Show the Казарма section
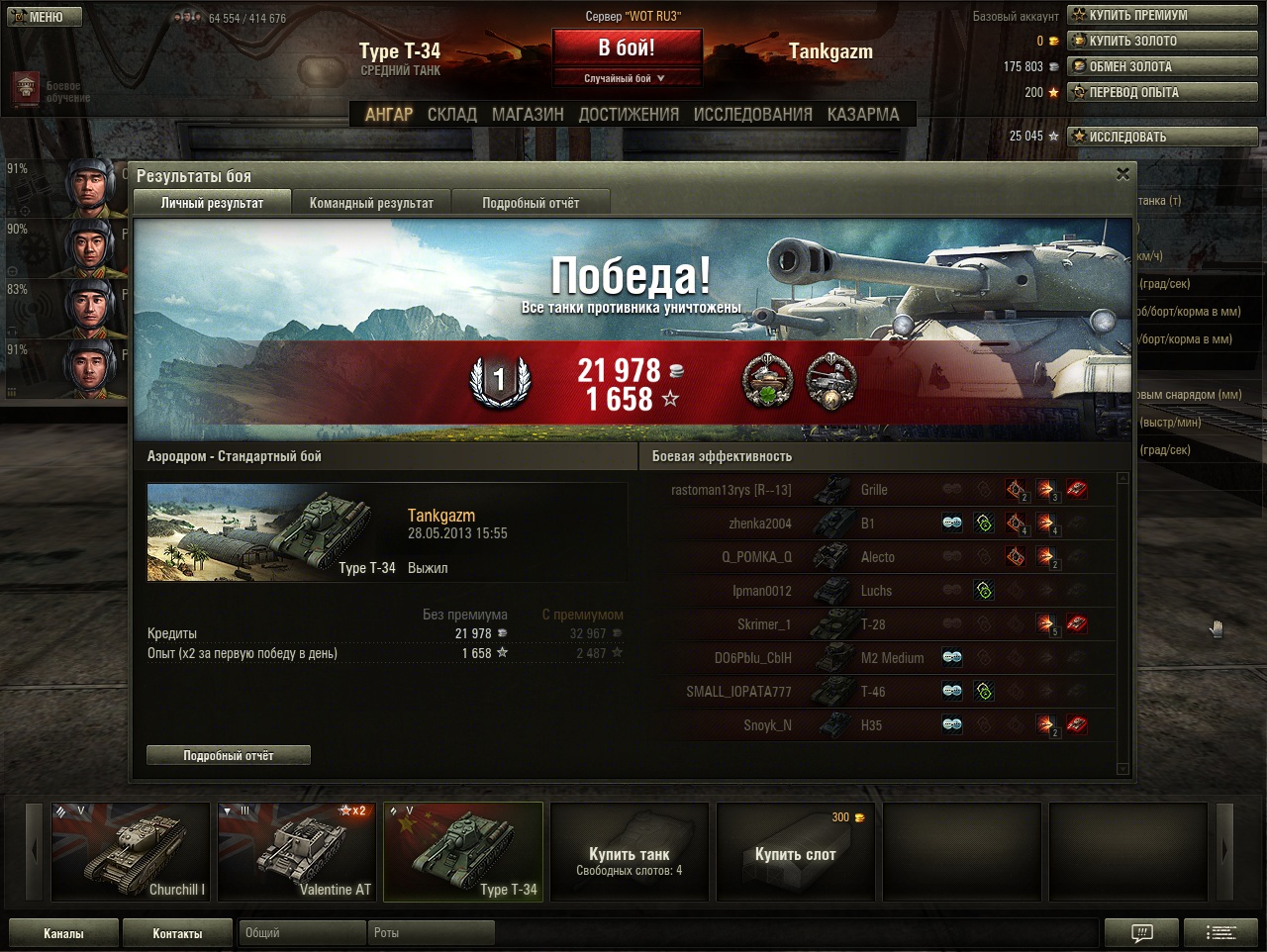Viewport: 1267px width, 952px height. [x=863, y=115]
